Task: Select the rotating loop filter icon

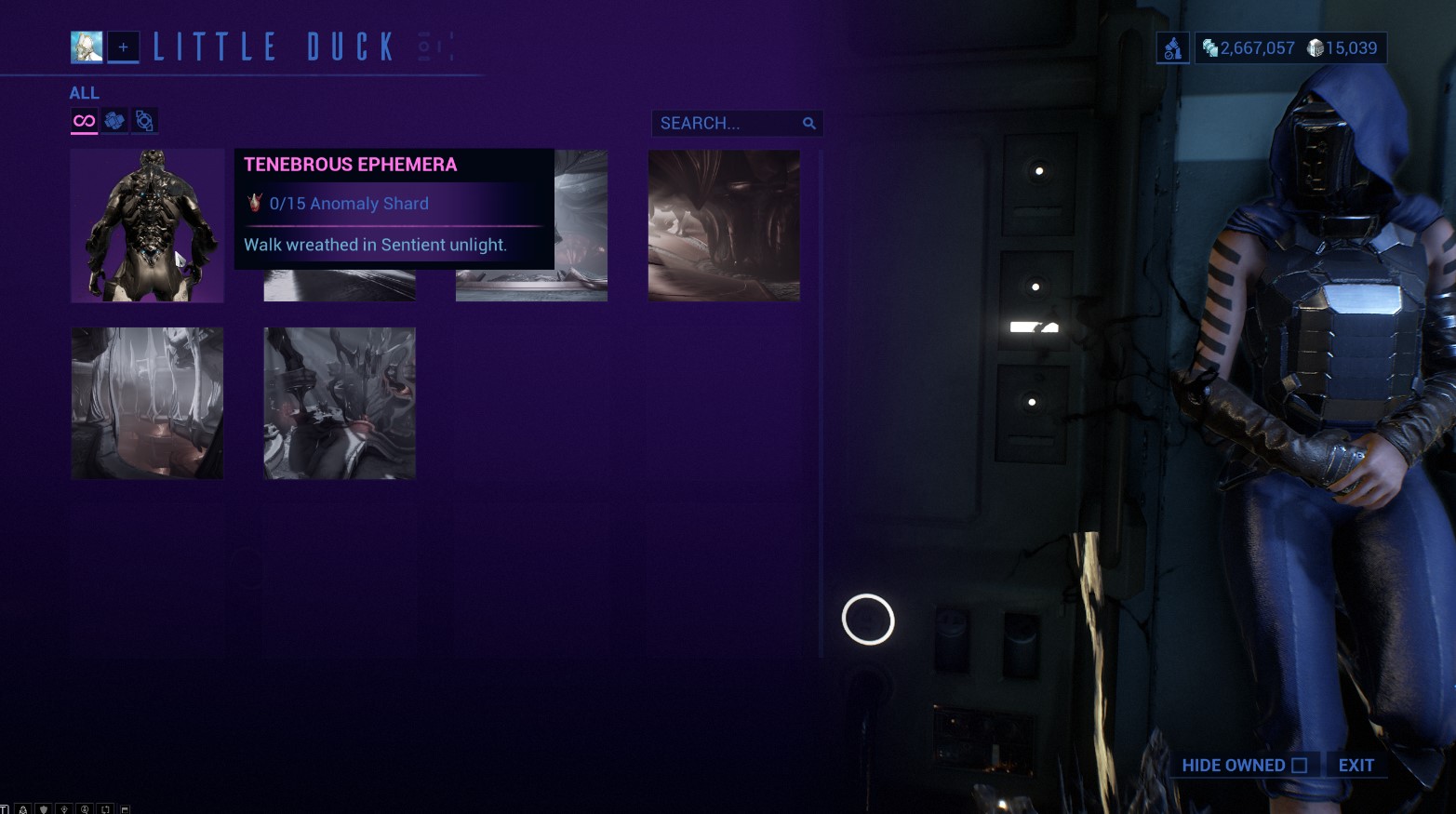Action: click(x=144, y=120)
